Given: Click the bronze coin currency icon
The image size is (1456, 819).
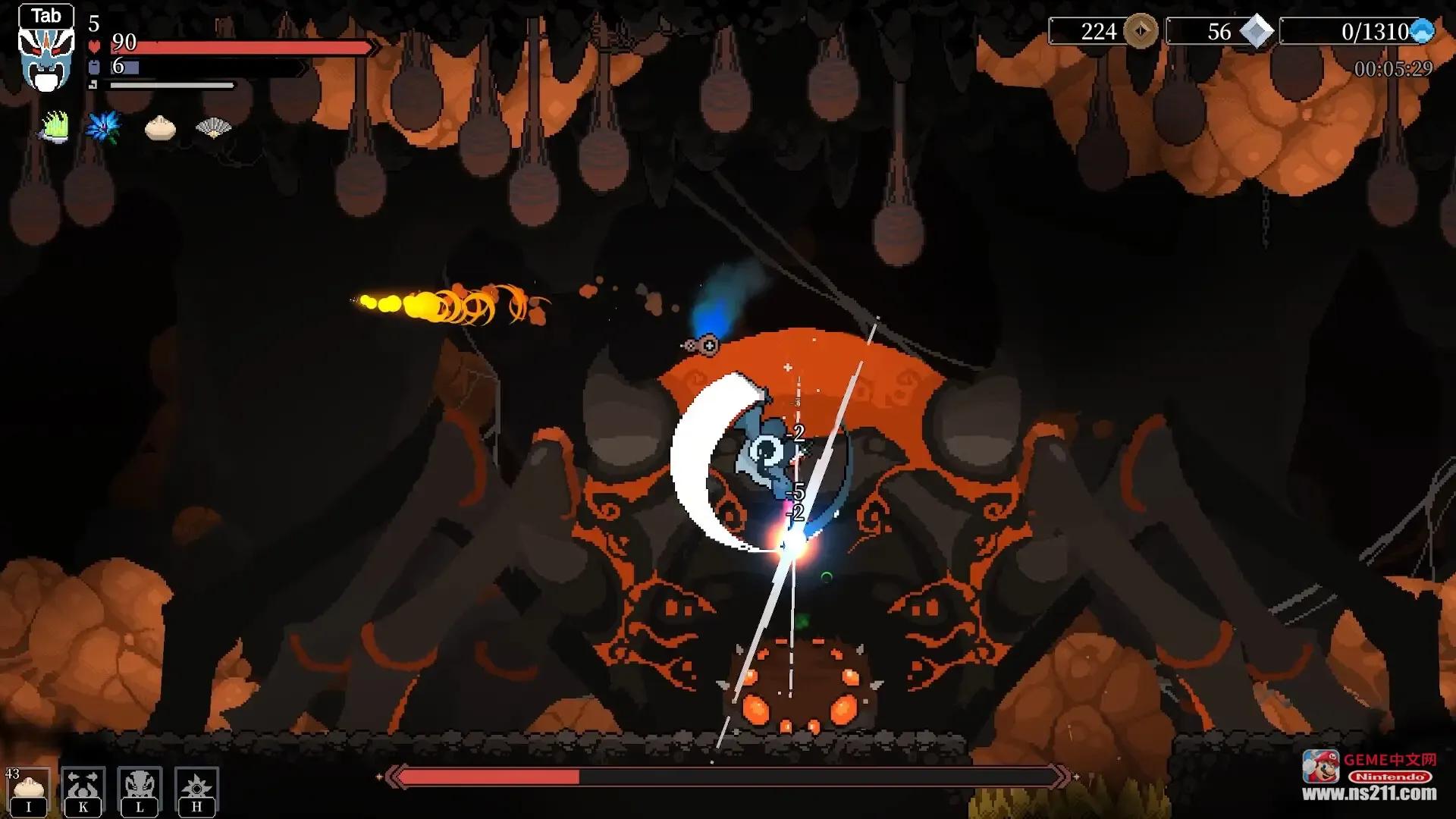Looking at the screenshot, I should tap(1140, 32).
